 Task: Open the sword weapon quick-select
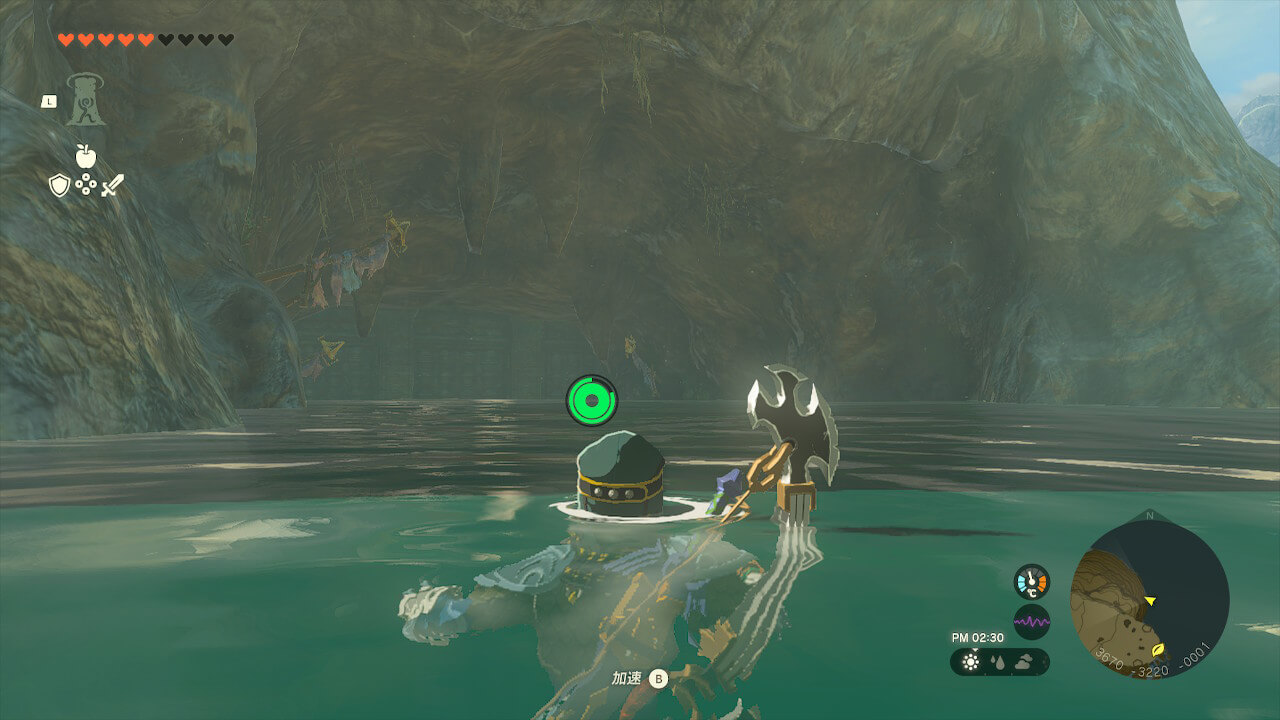(x=112, y=185)
